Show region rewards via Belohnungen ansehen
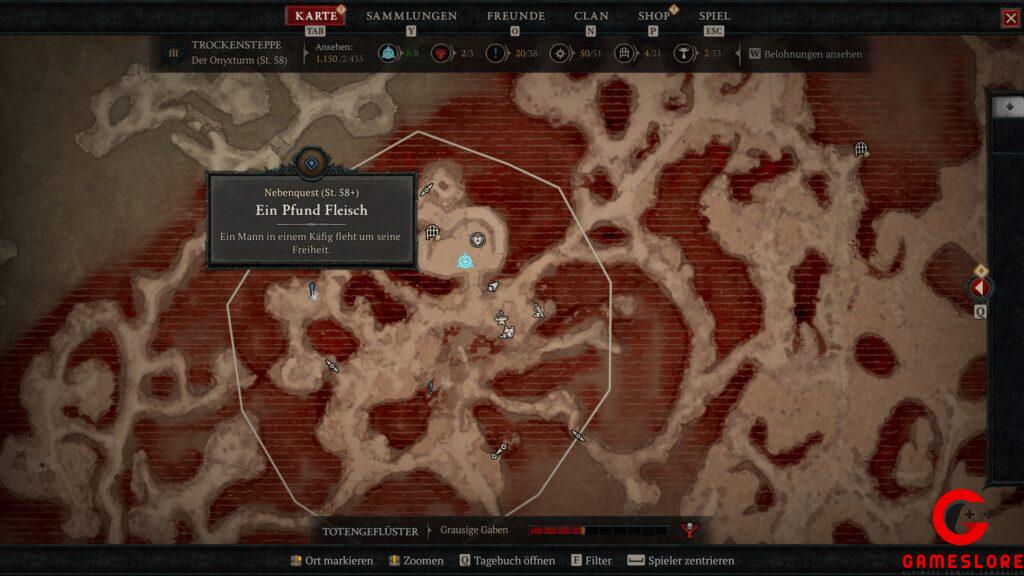This screenshot has width=1024, height=576. (812, 54)
